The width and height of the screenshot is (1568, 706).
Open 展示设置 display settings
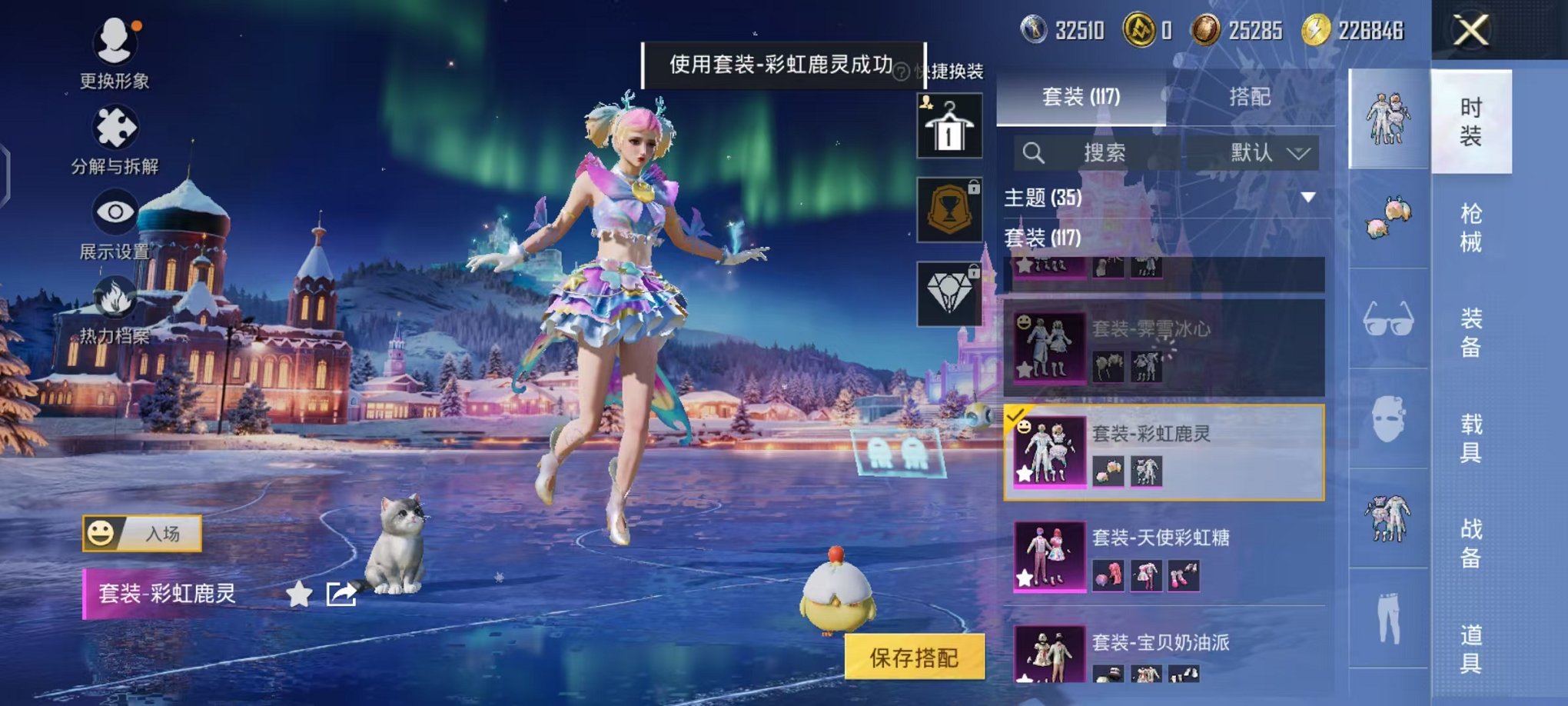(114, 213)
